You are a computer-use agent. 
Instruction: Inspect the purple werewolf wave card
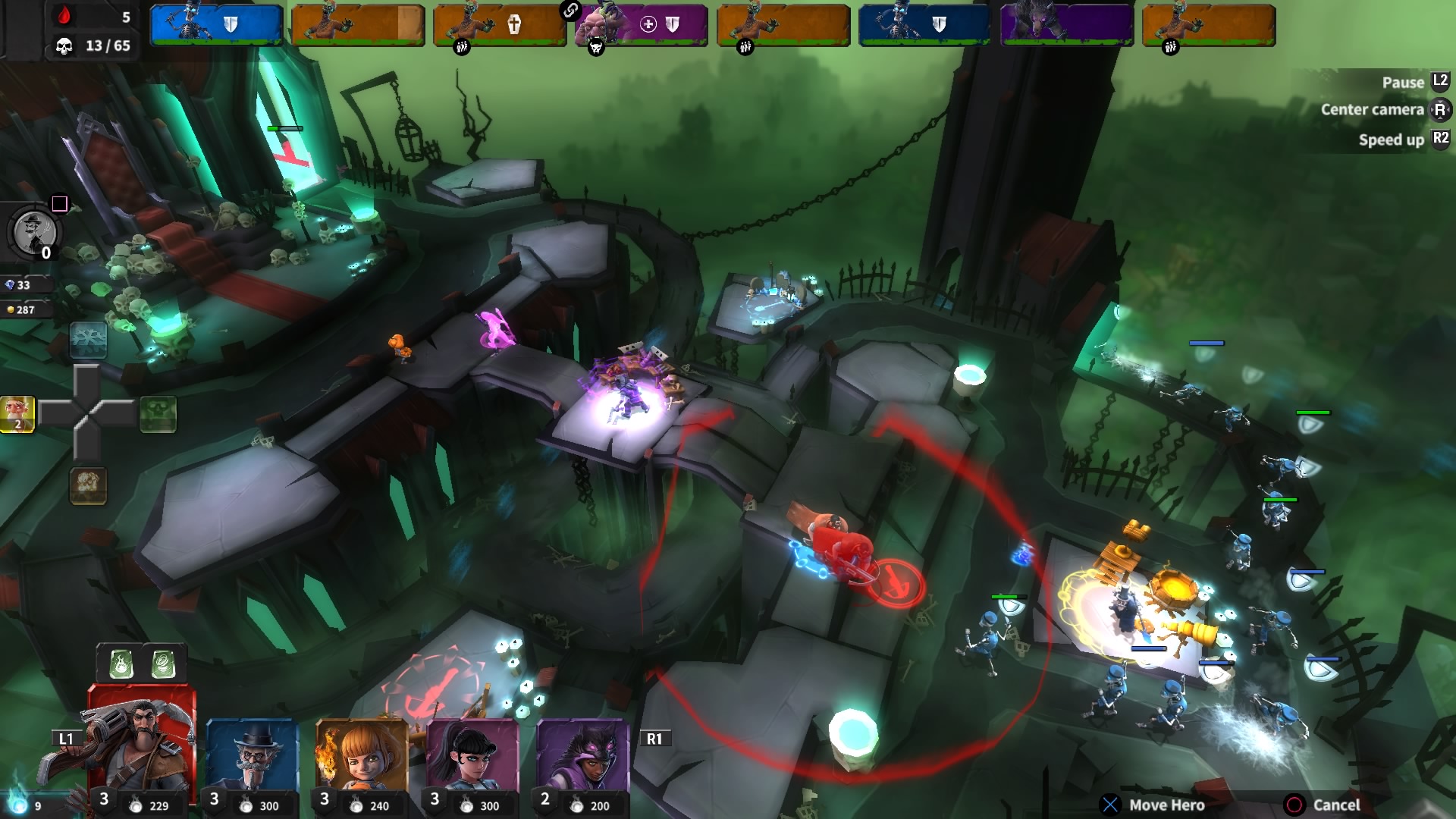[1066, 25]
